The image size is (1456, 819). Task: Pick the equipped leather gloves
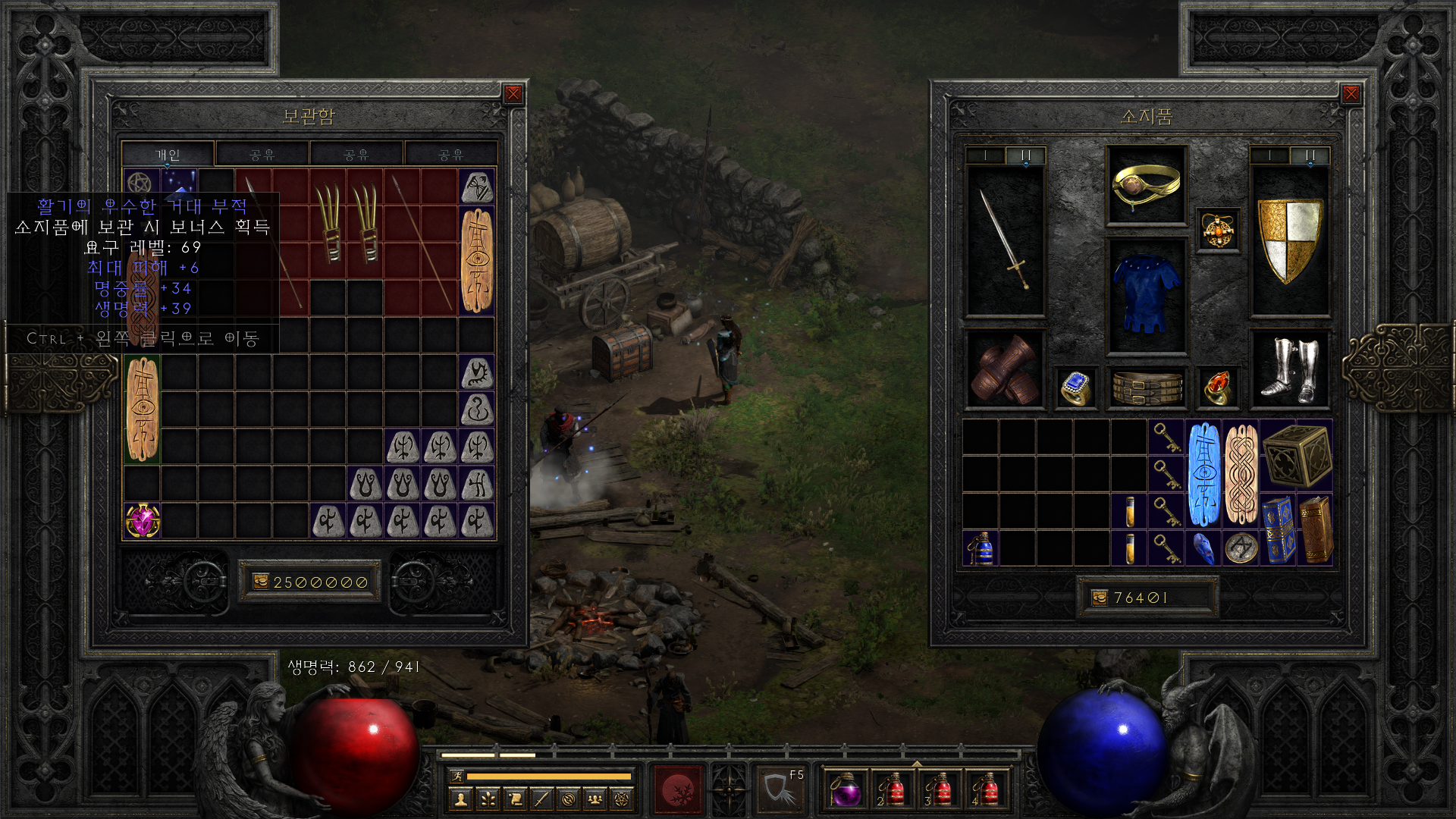[x=1005, y=369]
